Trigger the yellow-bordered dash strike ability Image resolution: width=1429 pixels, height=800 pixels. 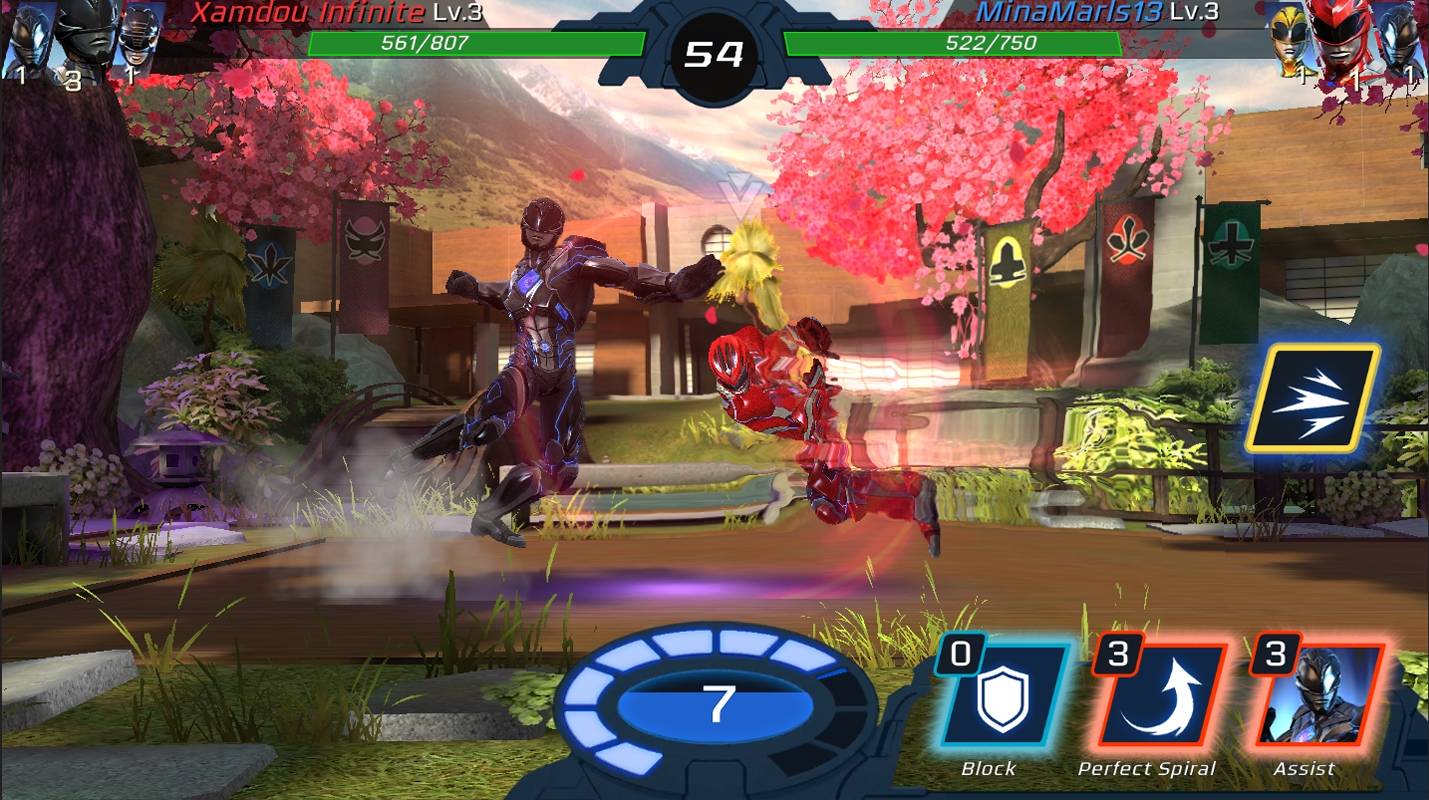pos(1312,400)
